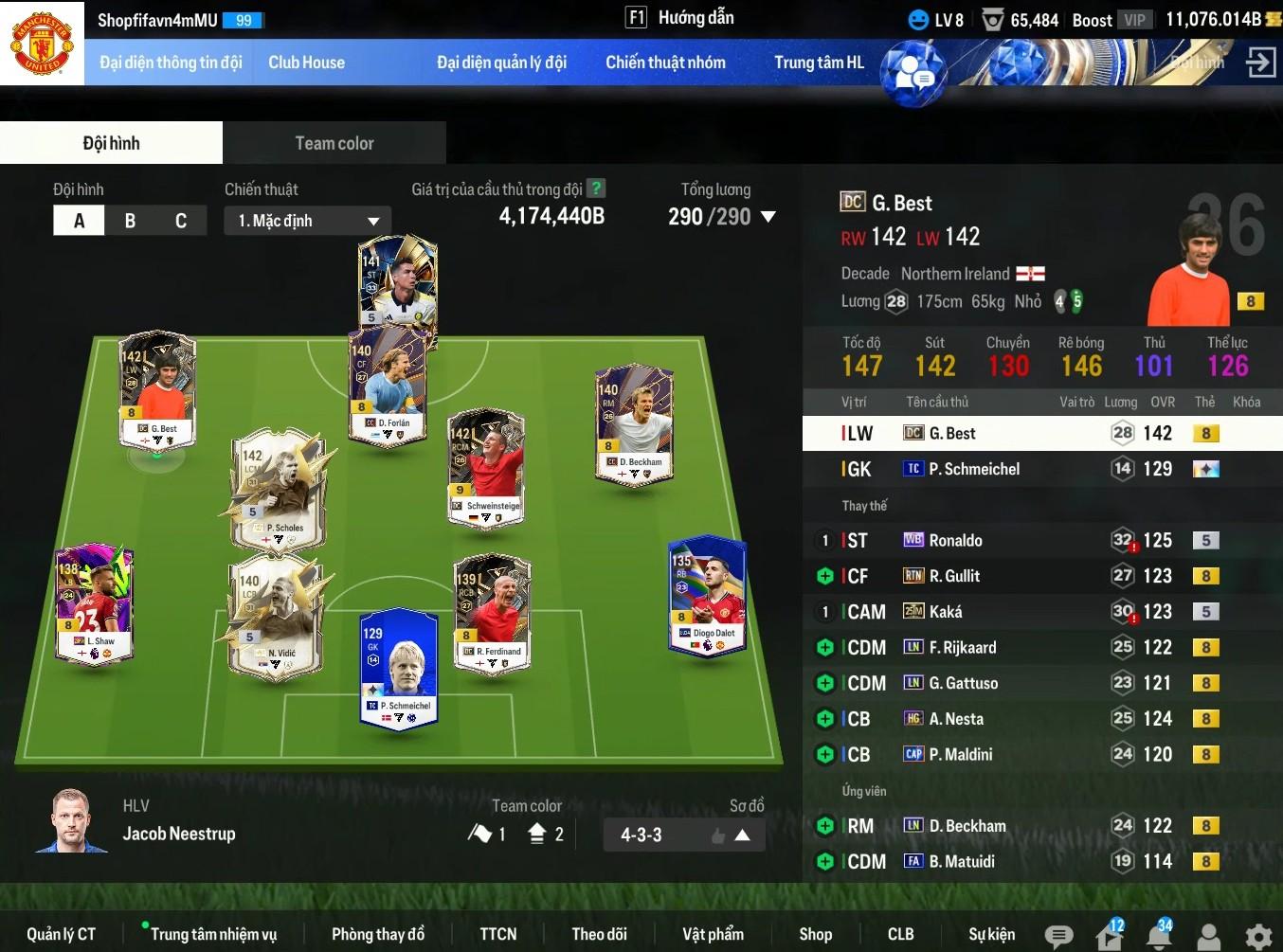Select Ronaldo substitute row
Image resolution: width=1283 pixels, height=952 pixels.
(x=1014, y=540)
